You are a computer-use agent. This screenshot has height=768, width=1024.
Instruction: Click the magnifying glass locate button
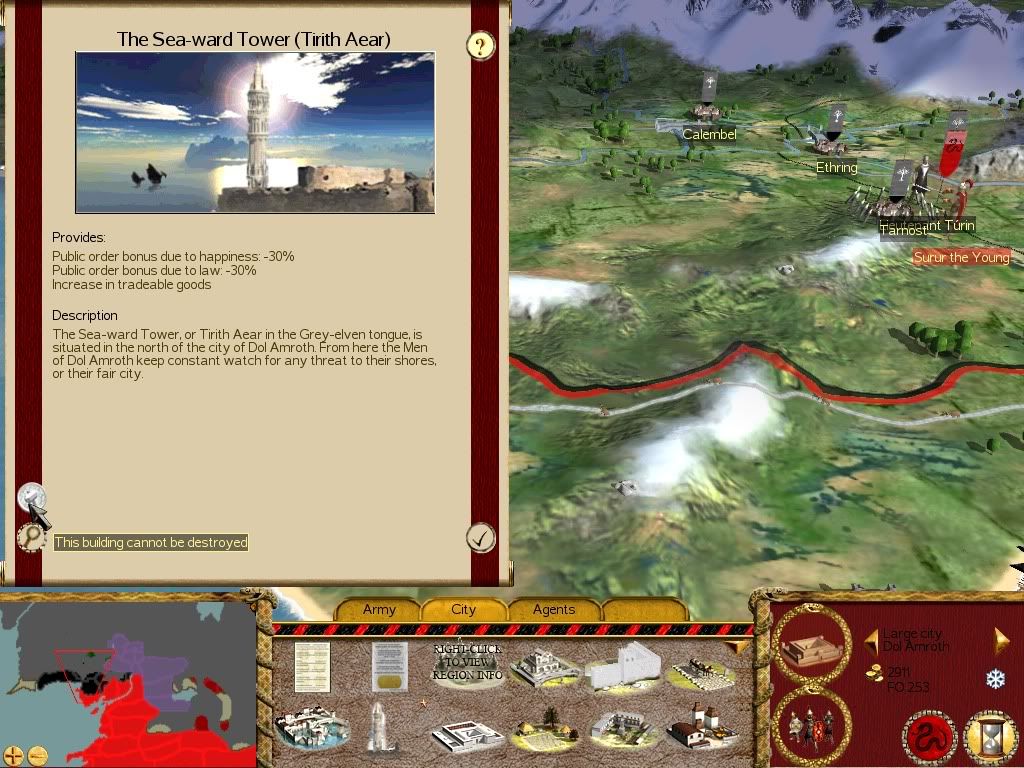pyautogui.click(x=32, y=538)
